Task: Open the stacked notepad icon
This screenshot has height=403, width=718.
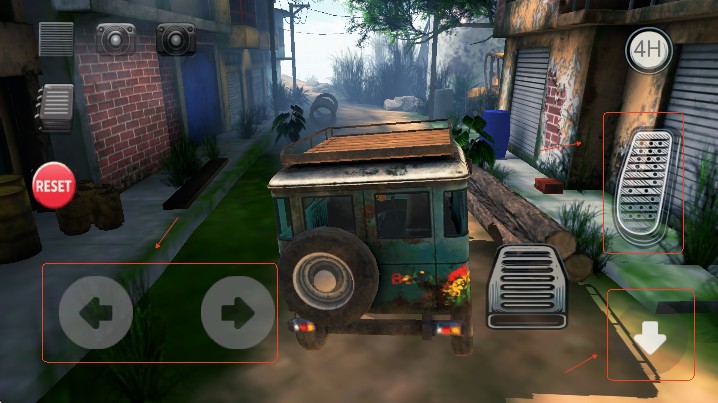Action: coord(56,107)
